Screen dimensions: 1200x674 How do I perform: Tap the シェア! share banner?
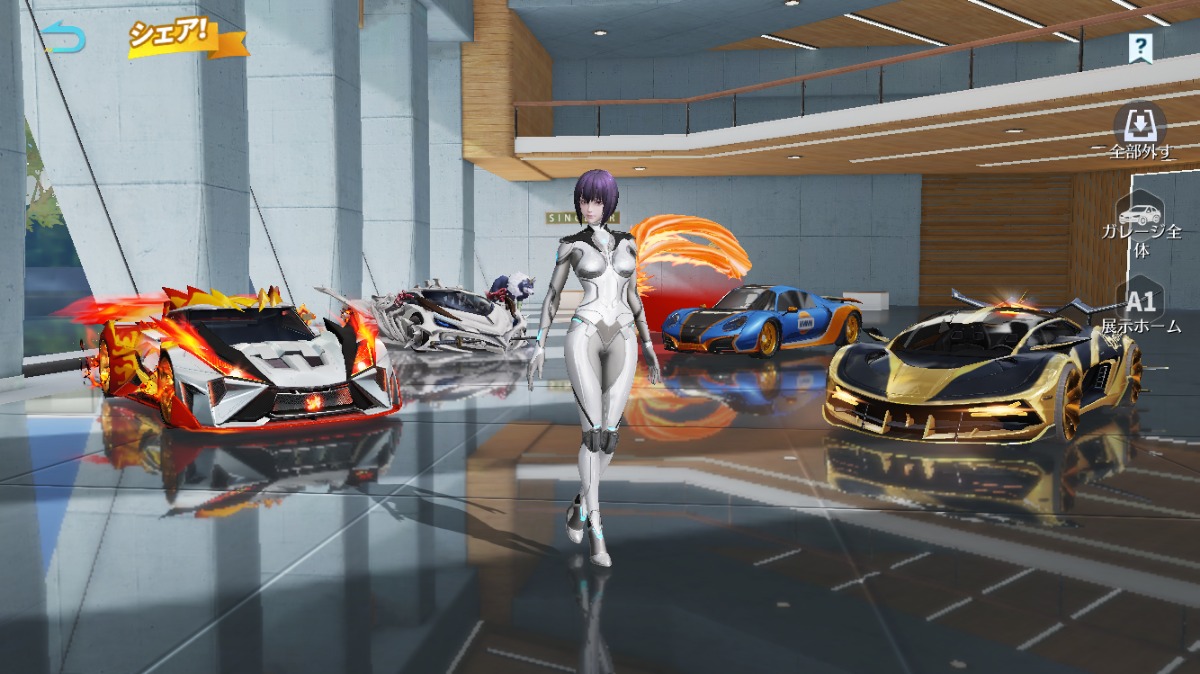tap(186, 38)
